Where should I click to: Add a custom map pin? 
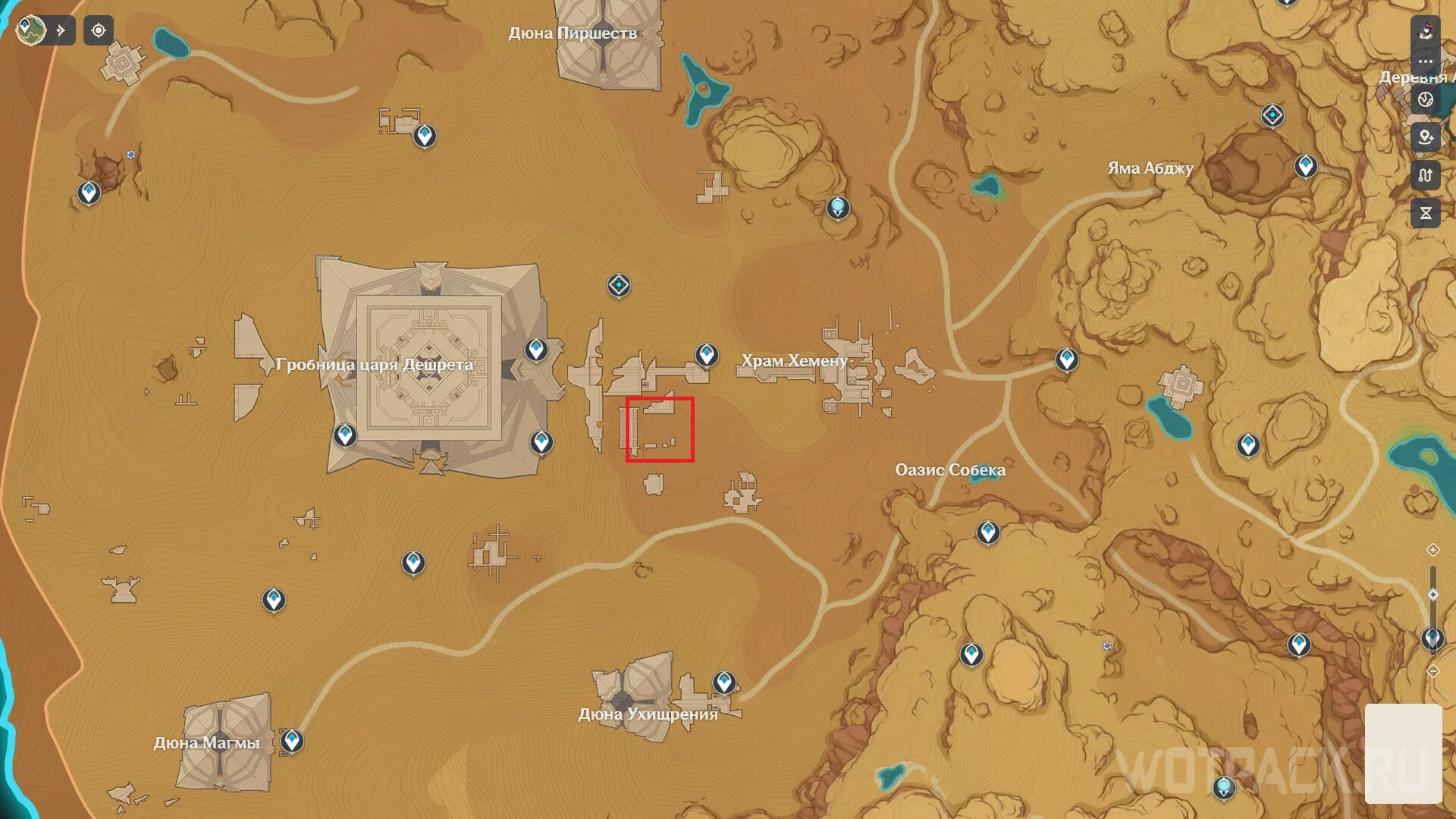1425,137
